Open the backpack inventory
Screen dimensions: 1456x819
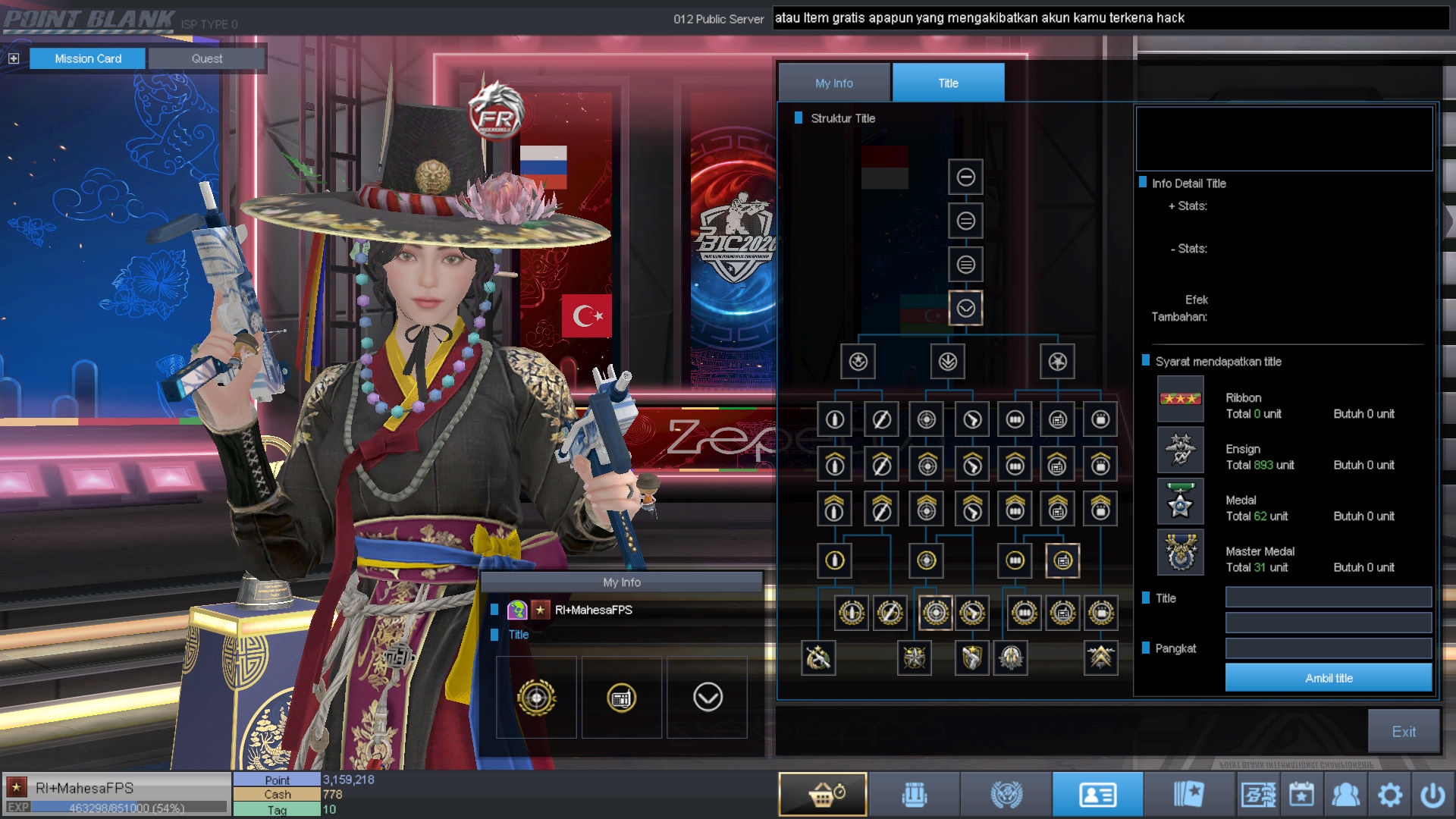(914, 795)
